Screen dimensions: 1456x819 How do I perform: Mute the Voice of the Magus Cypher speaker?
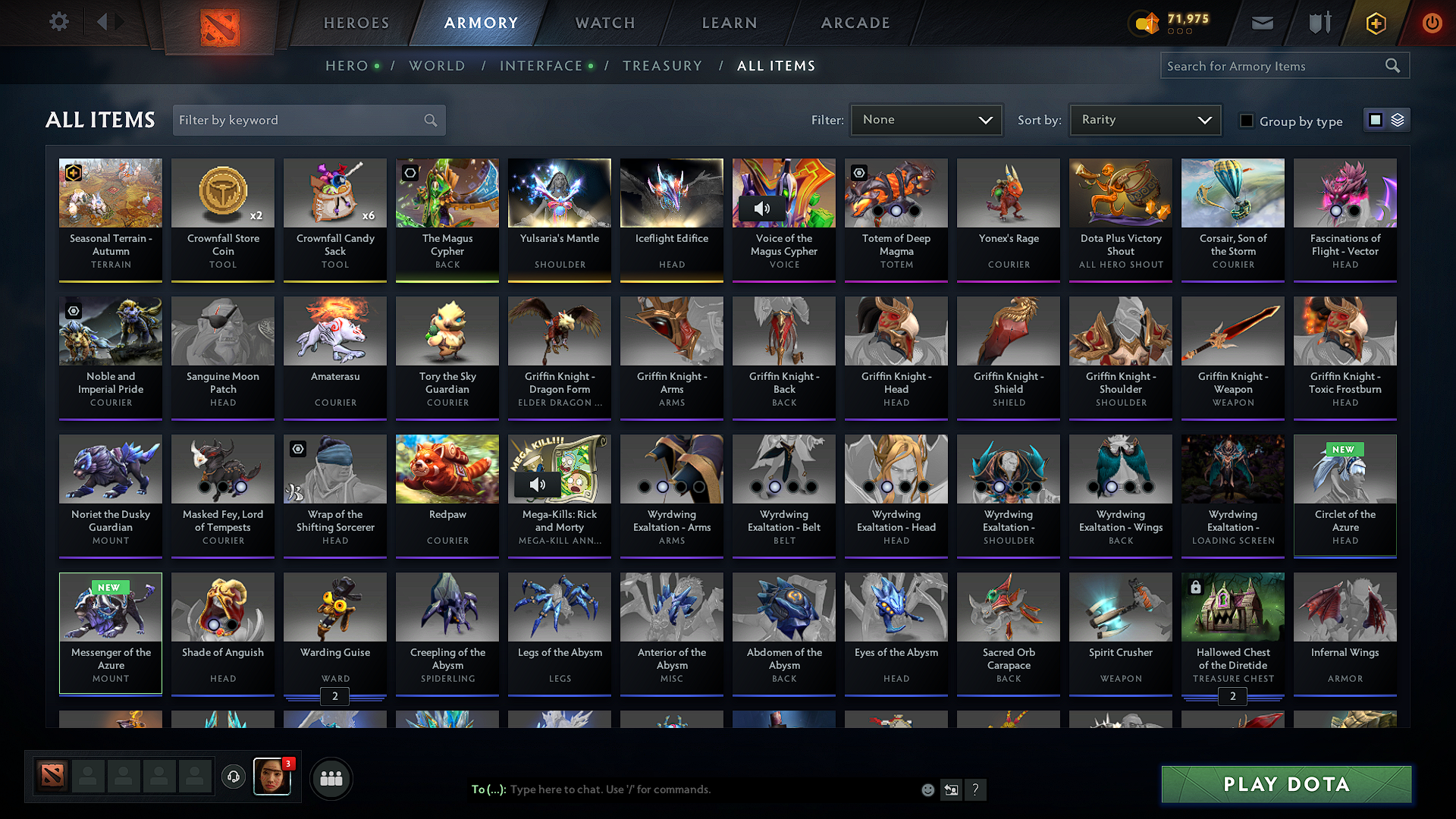[x=763, y=208]
